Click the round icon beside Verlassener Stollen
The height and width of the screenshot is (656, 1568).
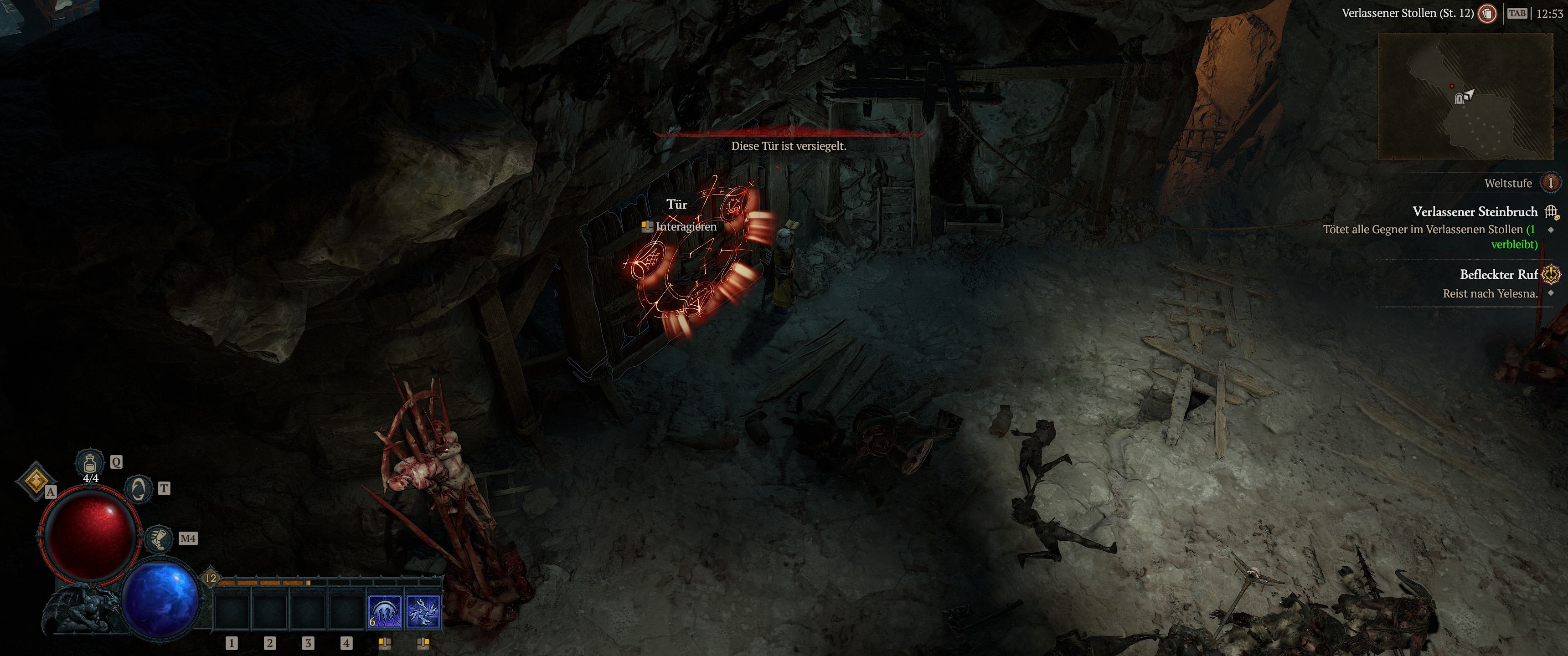coord(1487,13)
